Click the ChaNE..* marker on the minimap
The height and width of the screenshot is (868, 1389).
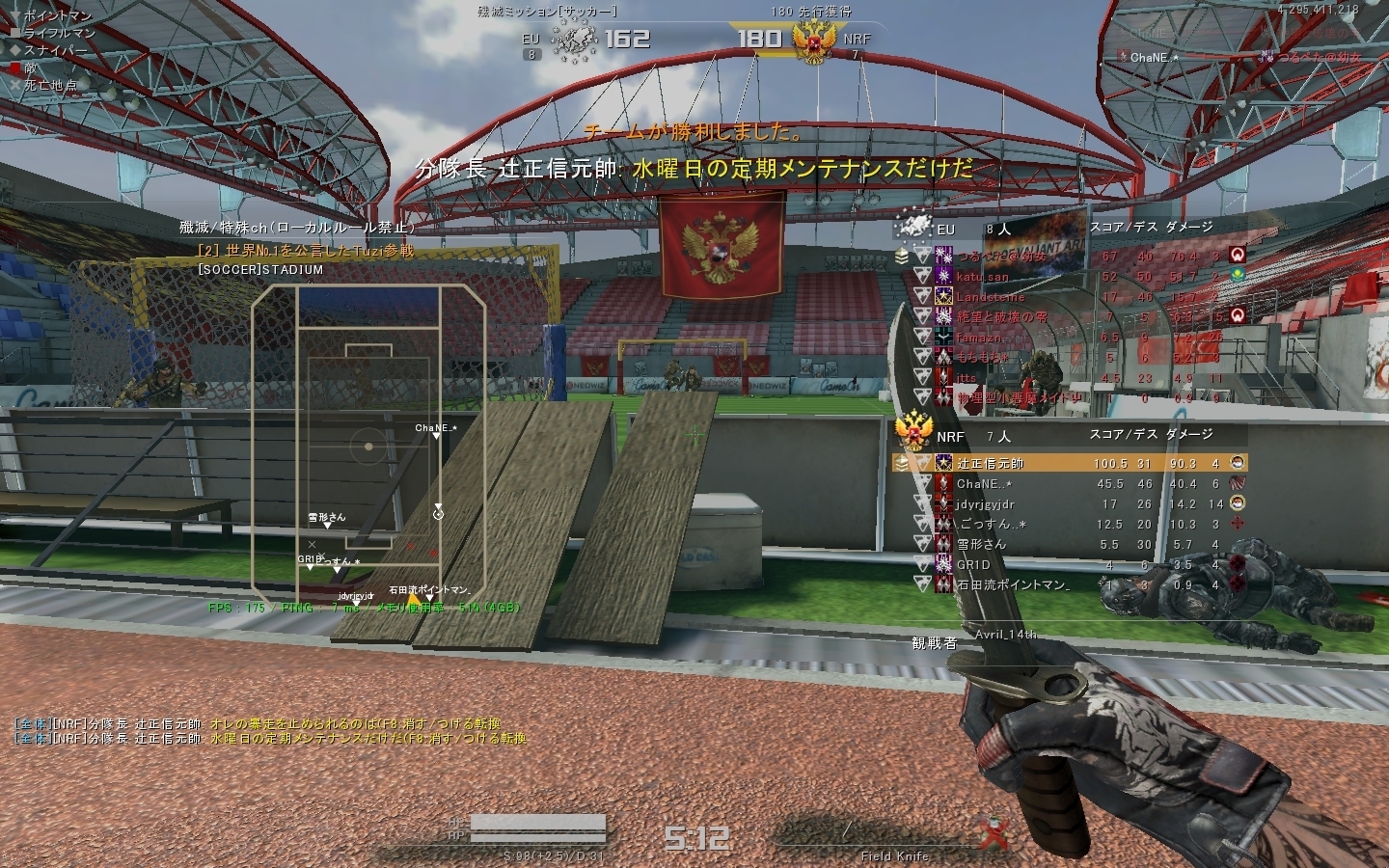[x=436, y=435]
